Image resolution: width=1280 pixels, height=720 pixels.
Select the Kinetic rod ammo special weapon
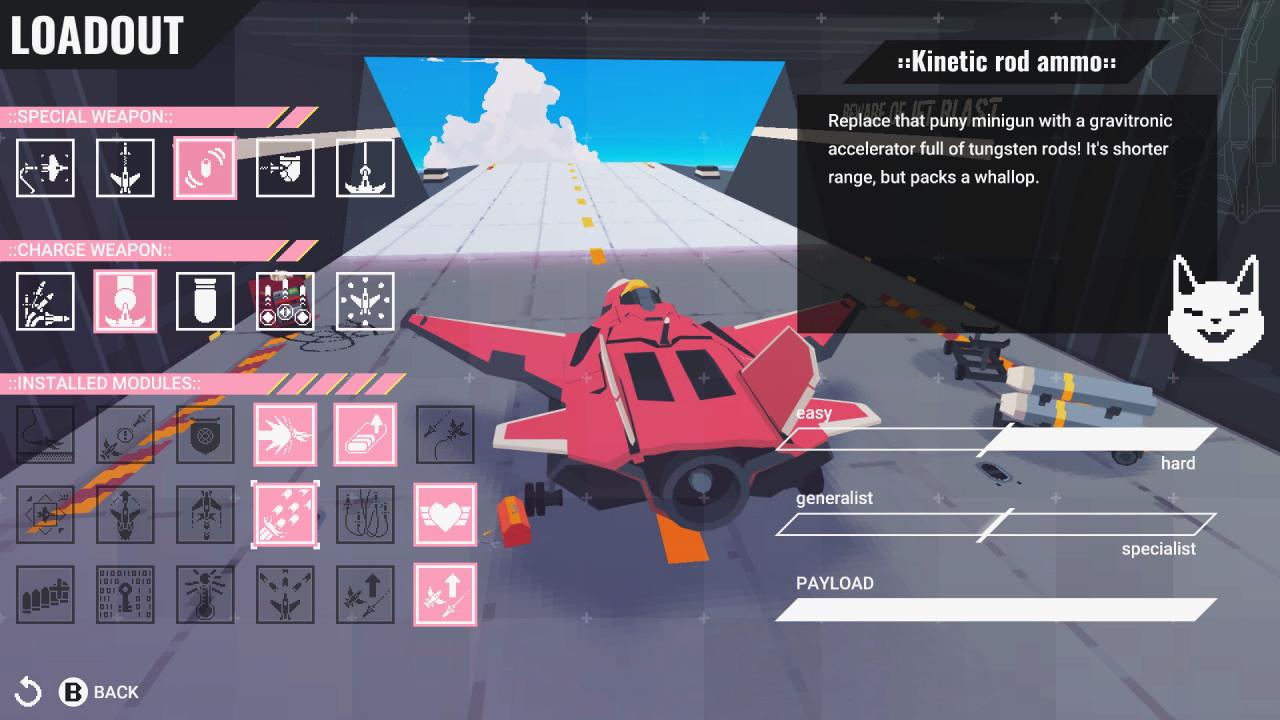(205, 168)
